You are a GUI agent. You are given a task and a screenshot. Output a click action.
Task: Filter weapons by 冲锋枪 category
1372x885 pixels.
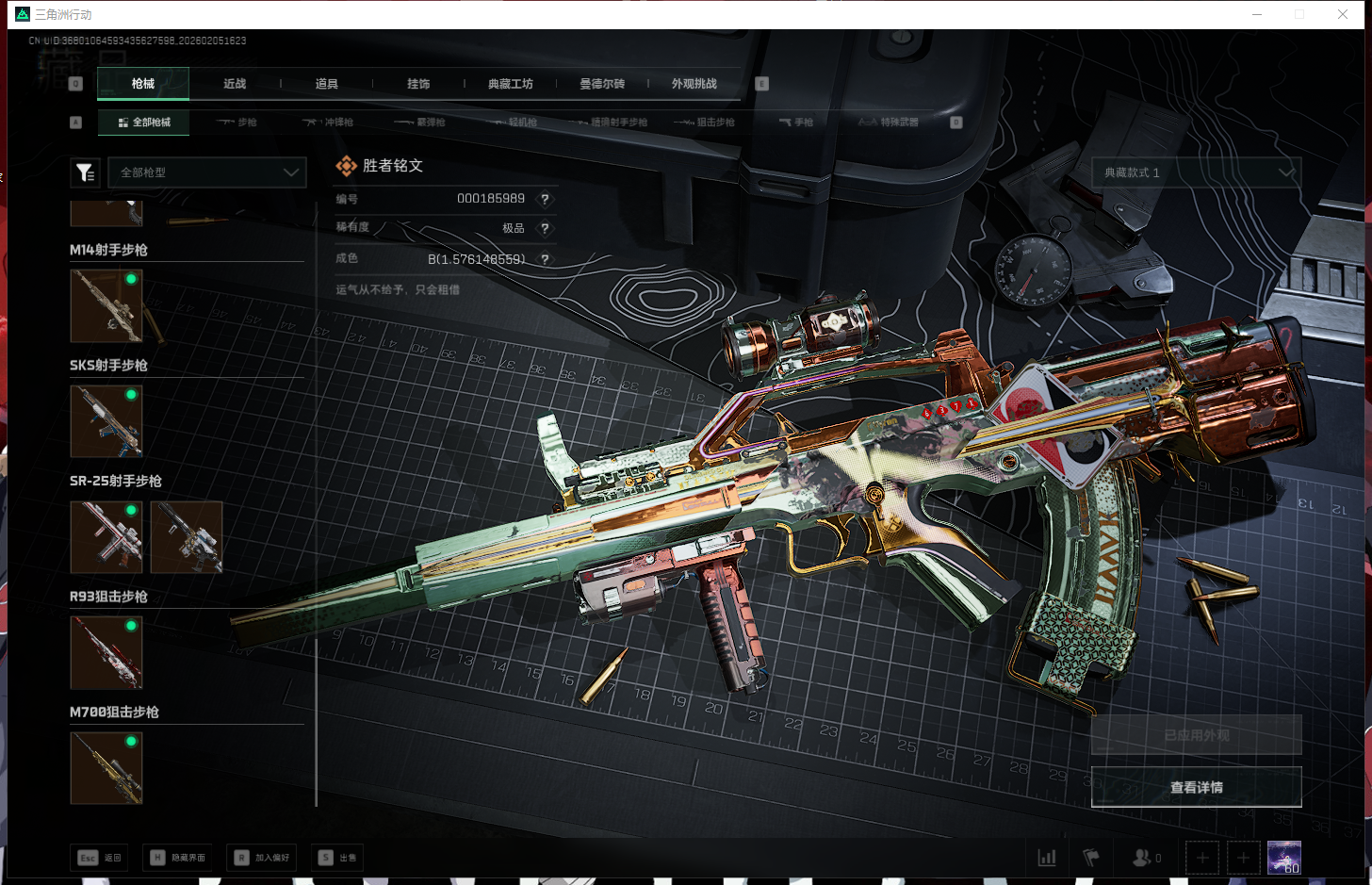(x=328, y=123)
